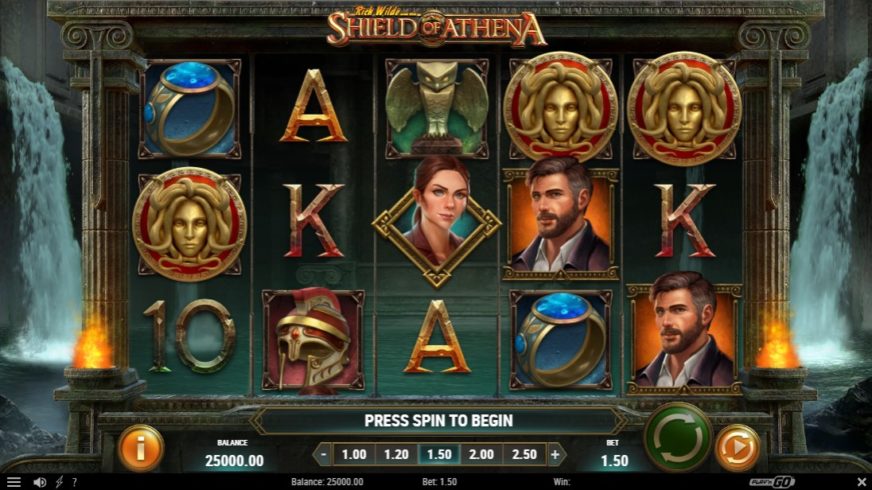Select the 1.00 bet value
Image resolution: width=872 pixels, height=490 pixels.
click(x=354, y=454)
